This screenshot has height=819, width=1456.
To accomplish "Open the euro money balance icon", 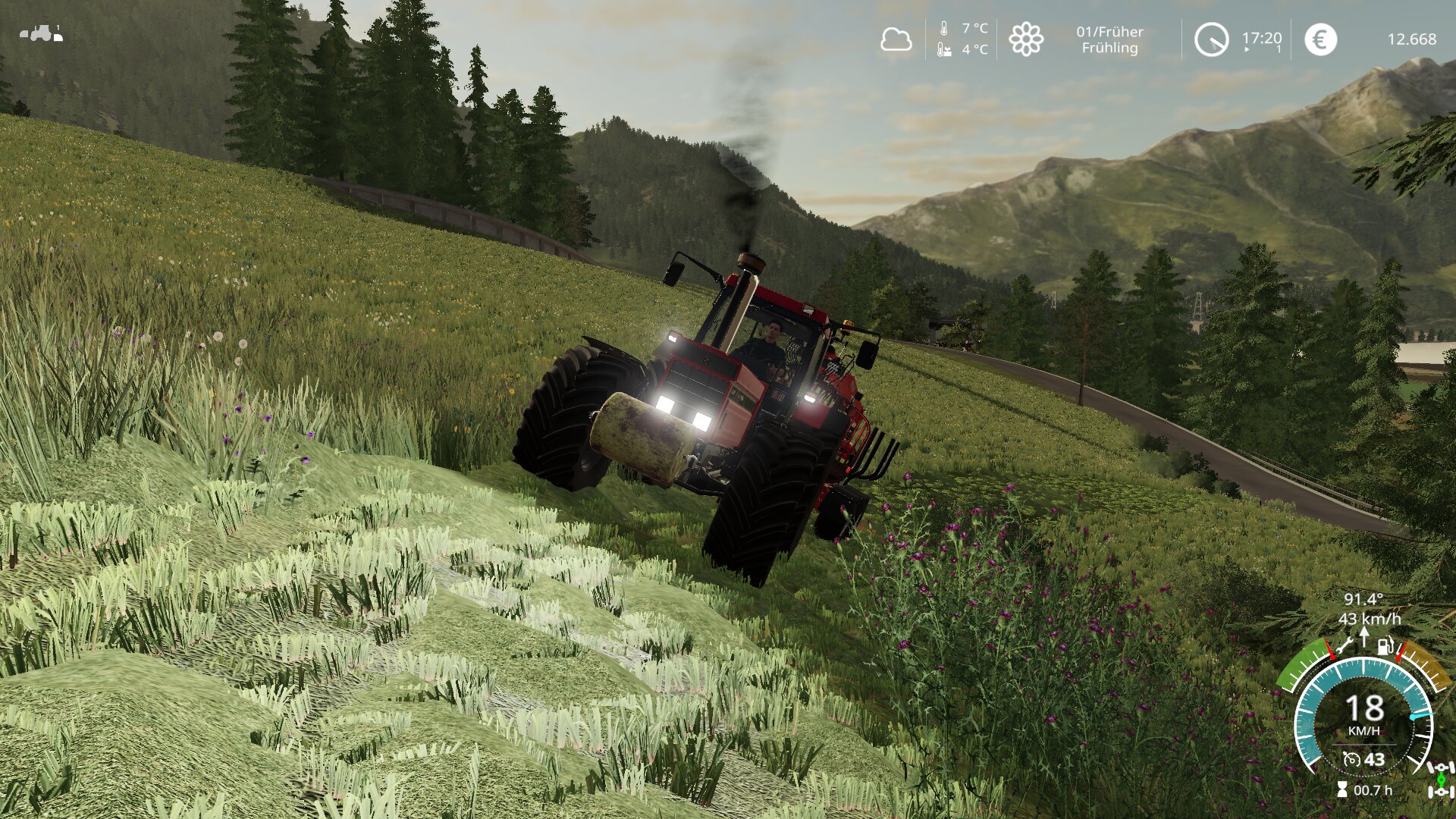I will 1320,39.
